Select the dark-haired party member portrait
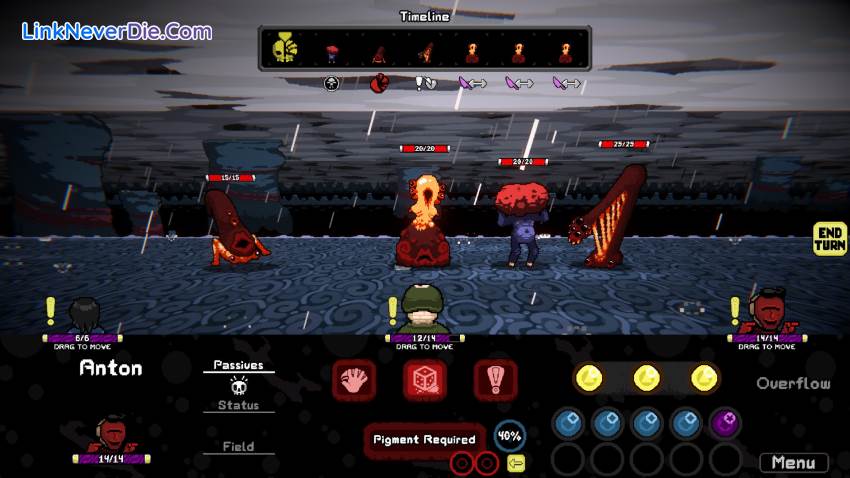This screenshot has width=850, height=478. 84,314
